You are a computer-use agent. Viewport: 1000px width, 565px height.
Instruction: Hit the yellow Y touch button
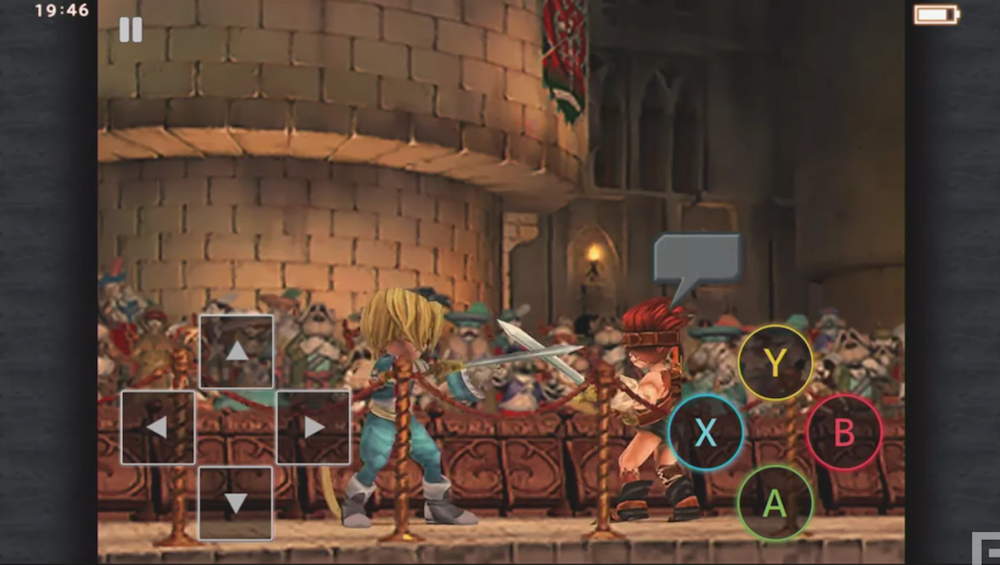click(x=775, y=363)
